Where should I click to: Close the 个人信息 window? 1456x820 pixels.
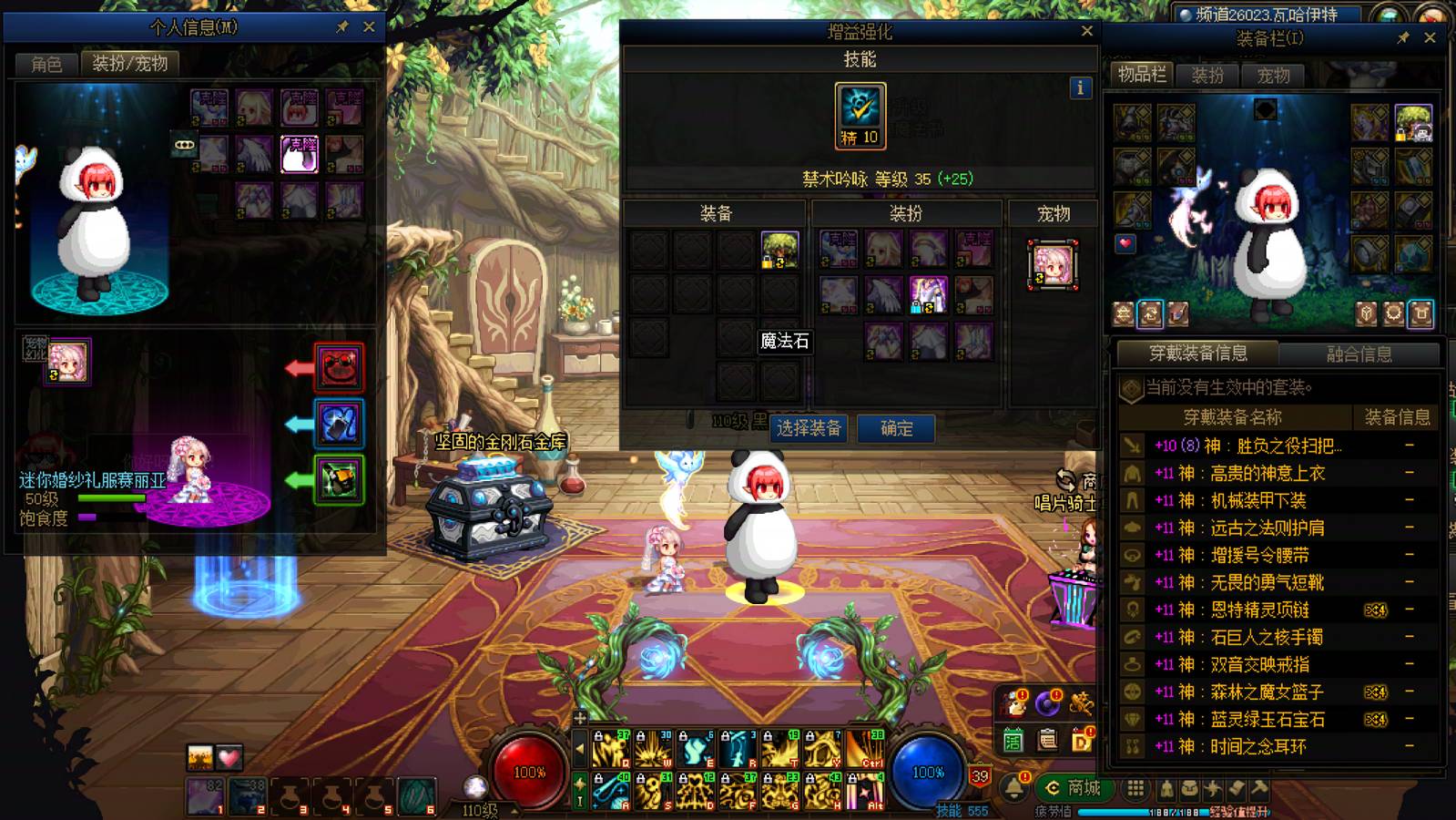tap(369, 27)
